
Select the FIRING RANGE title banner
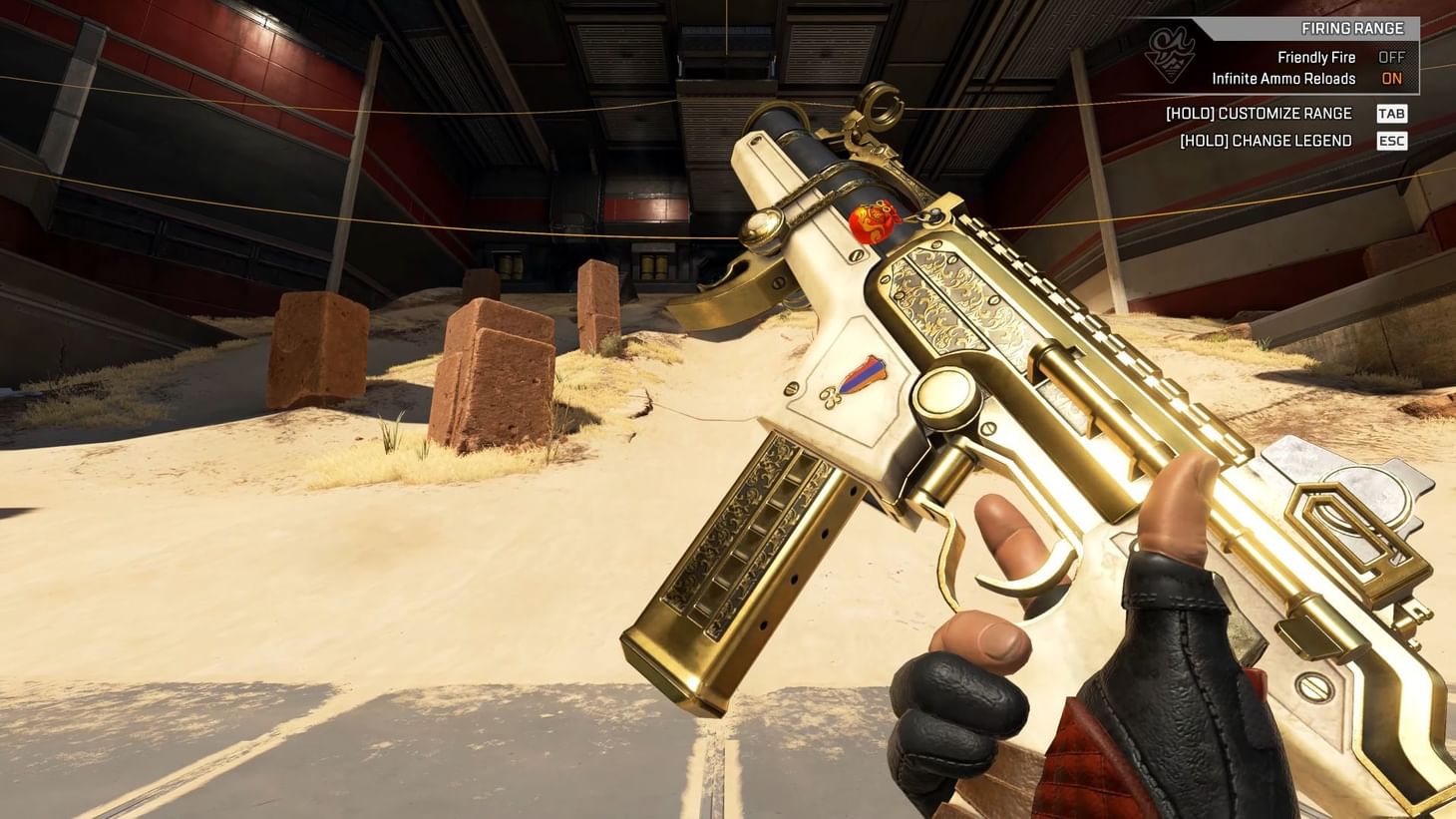tap(1352, 28)
